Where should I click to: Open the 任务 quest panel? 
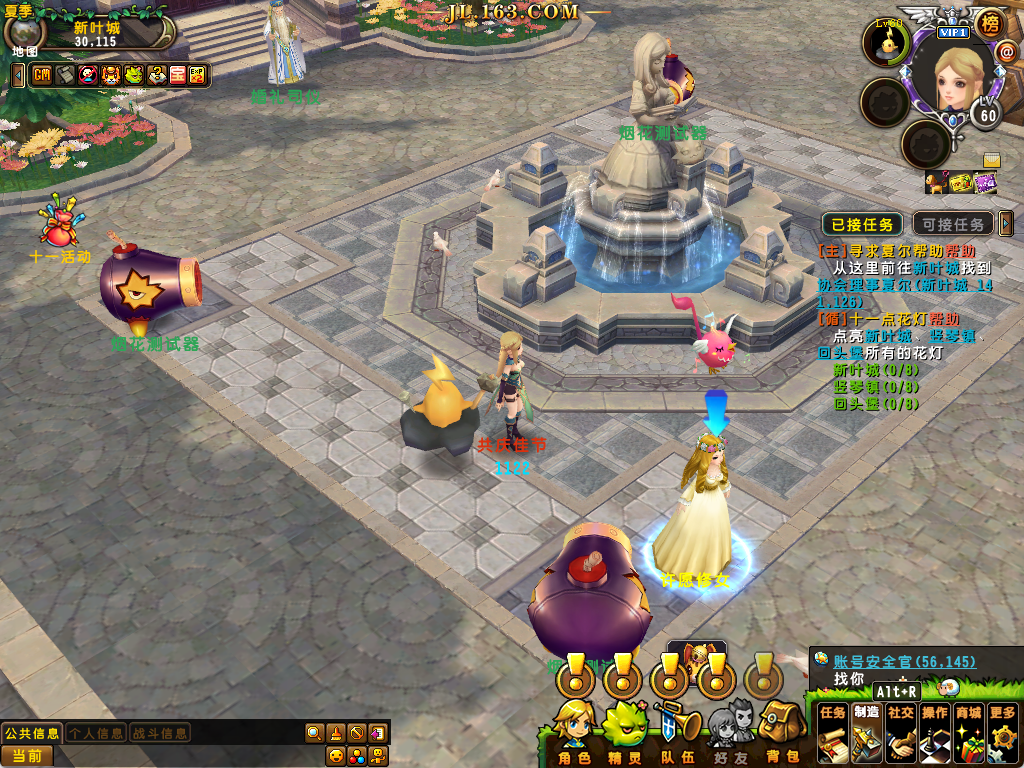pos(833,732)
